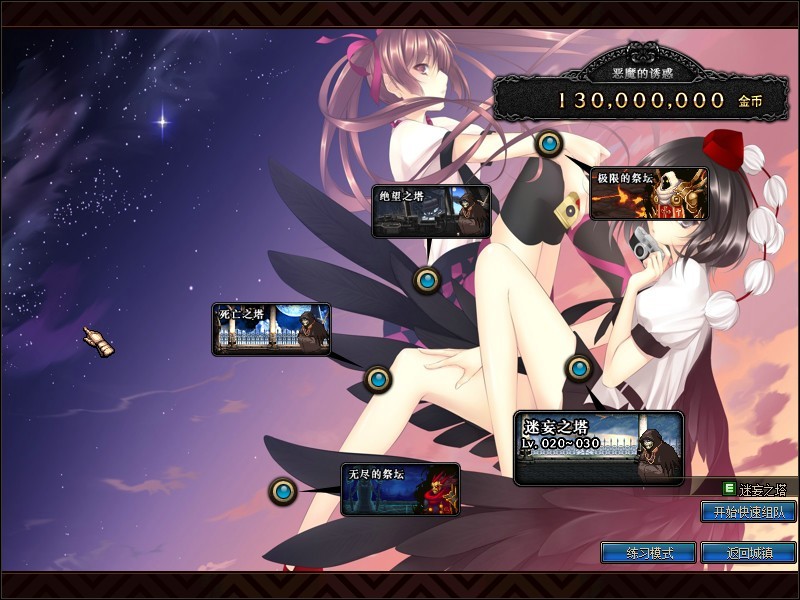Click 返回城镇 to return to town
The width and height of the screenshot is (800, 600).
click(x=748, y=552)
